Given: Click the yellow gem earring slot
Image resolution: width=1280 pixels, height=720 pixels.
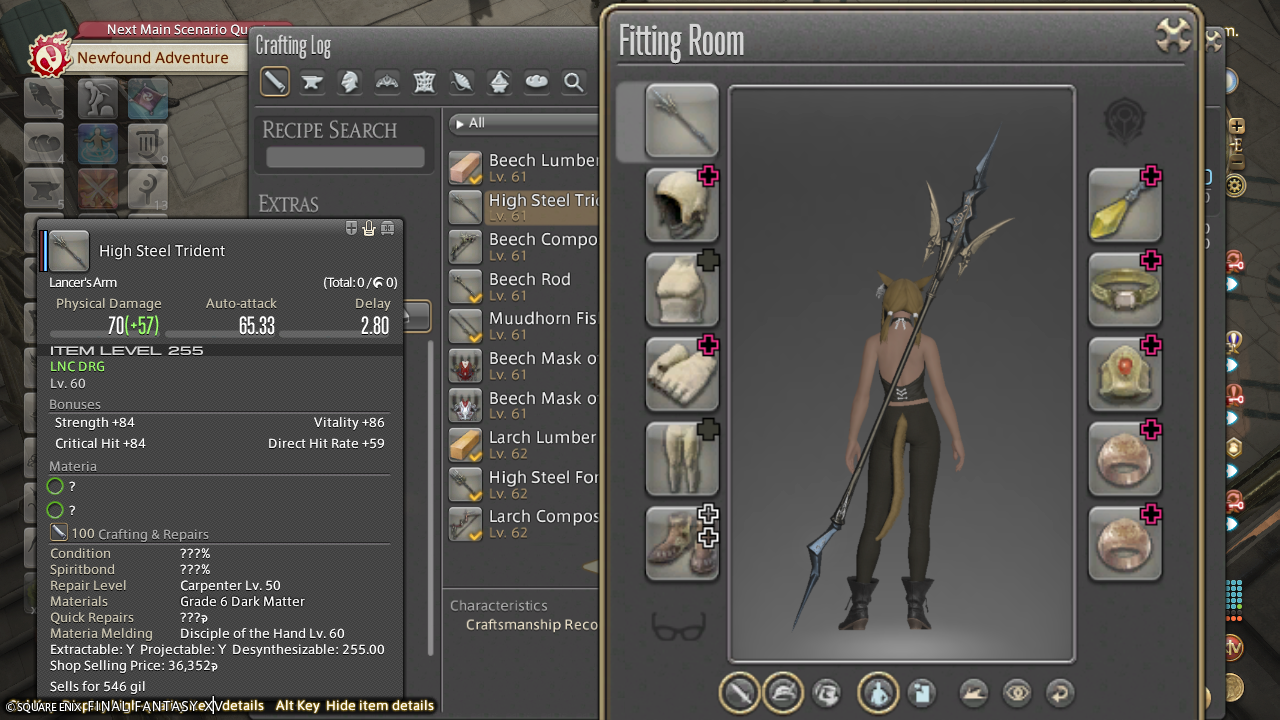Looking at the screenshot, I should click(x=1125, y=205).
